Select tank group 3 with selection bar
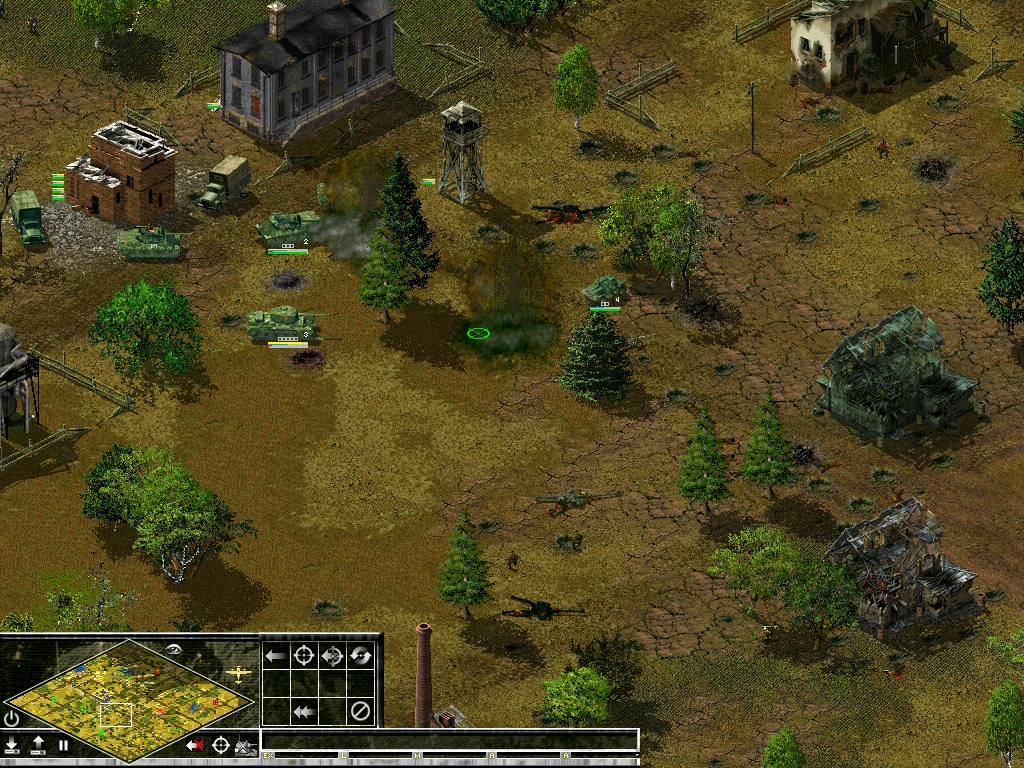 285,323
